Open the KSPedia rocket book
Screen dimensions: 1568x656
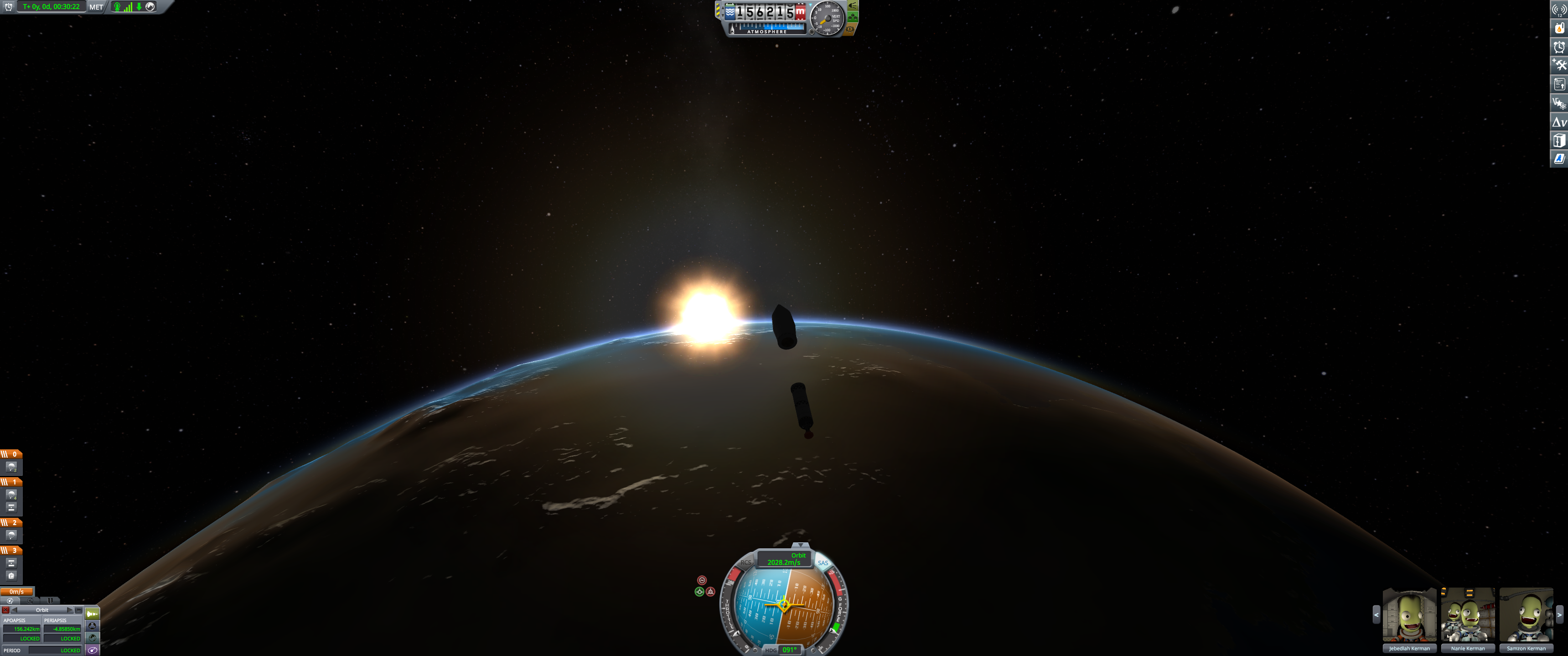tap(1559, 159)
